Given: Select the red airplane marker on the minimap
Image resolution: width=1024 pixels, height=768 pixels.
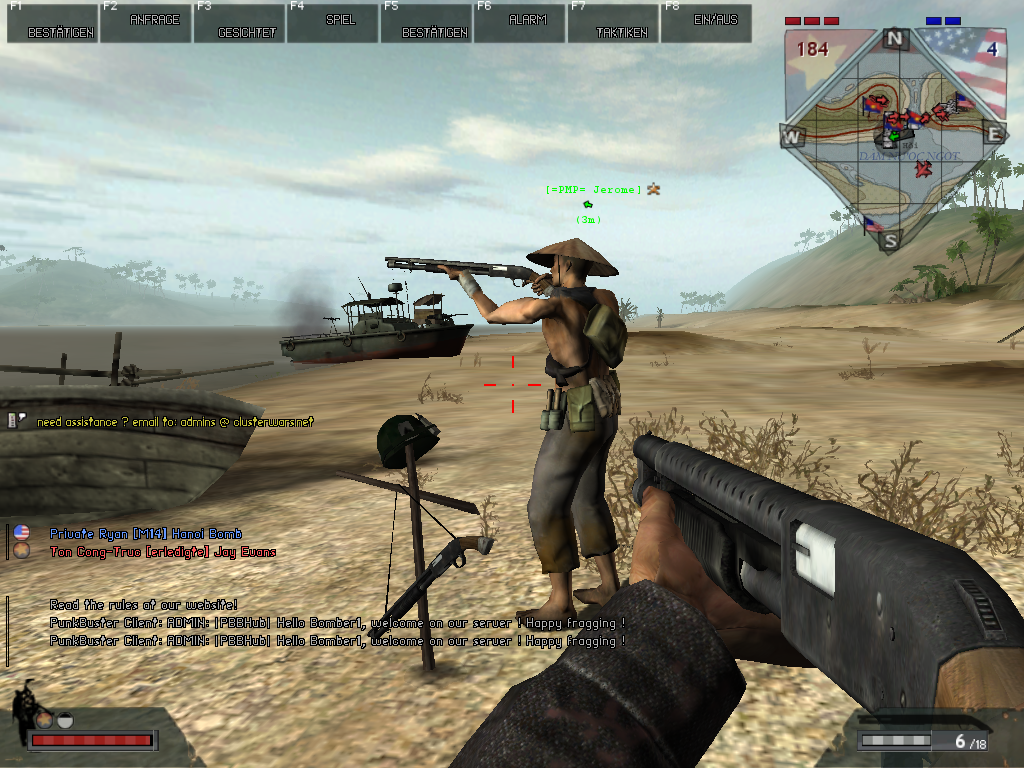Looking at the screenshot, I should coord(923,169).
